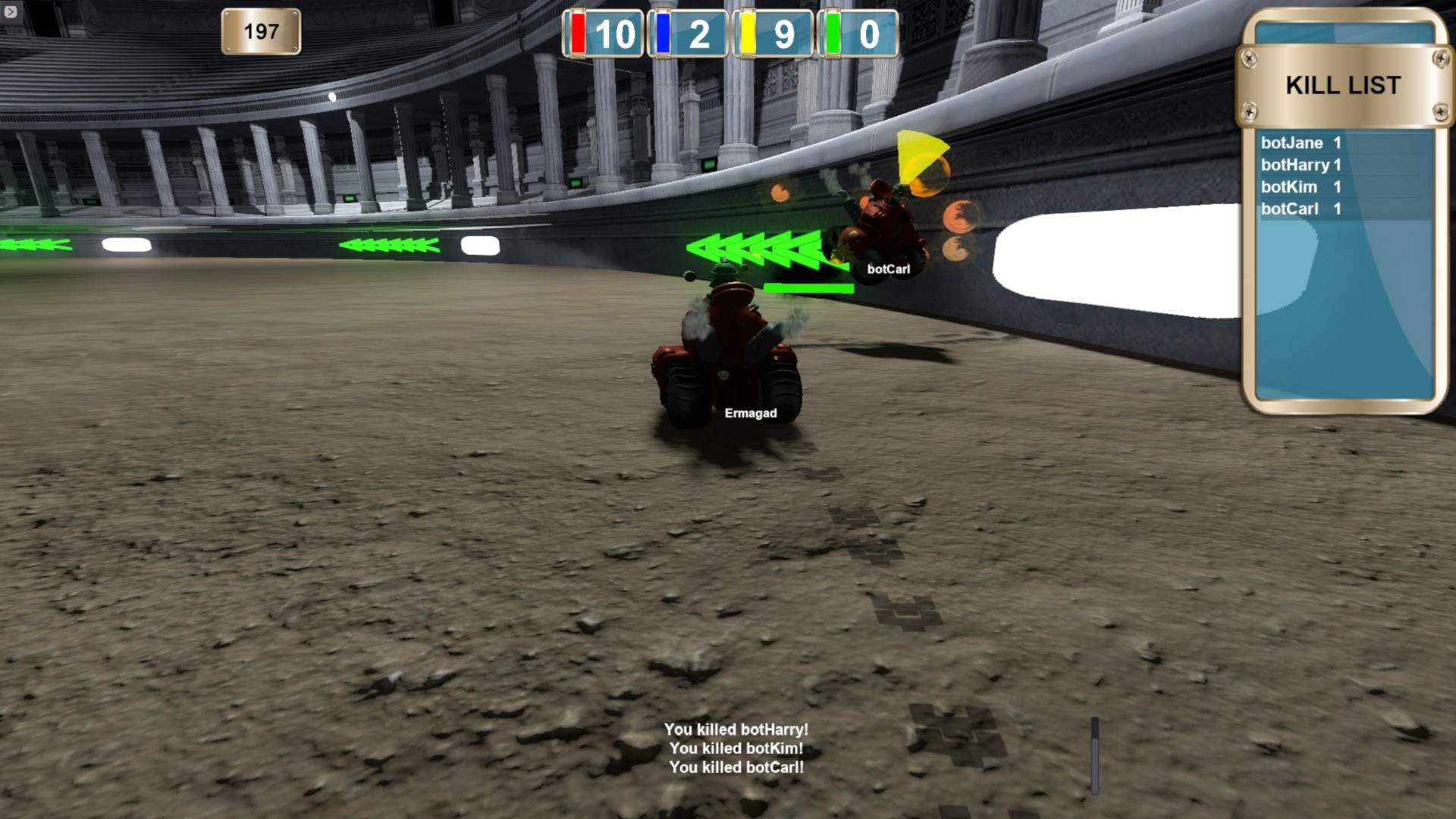Screen dimensions: 1456x819
Task: Toggle botCarl's green health bar
Action: [808, 288]
